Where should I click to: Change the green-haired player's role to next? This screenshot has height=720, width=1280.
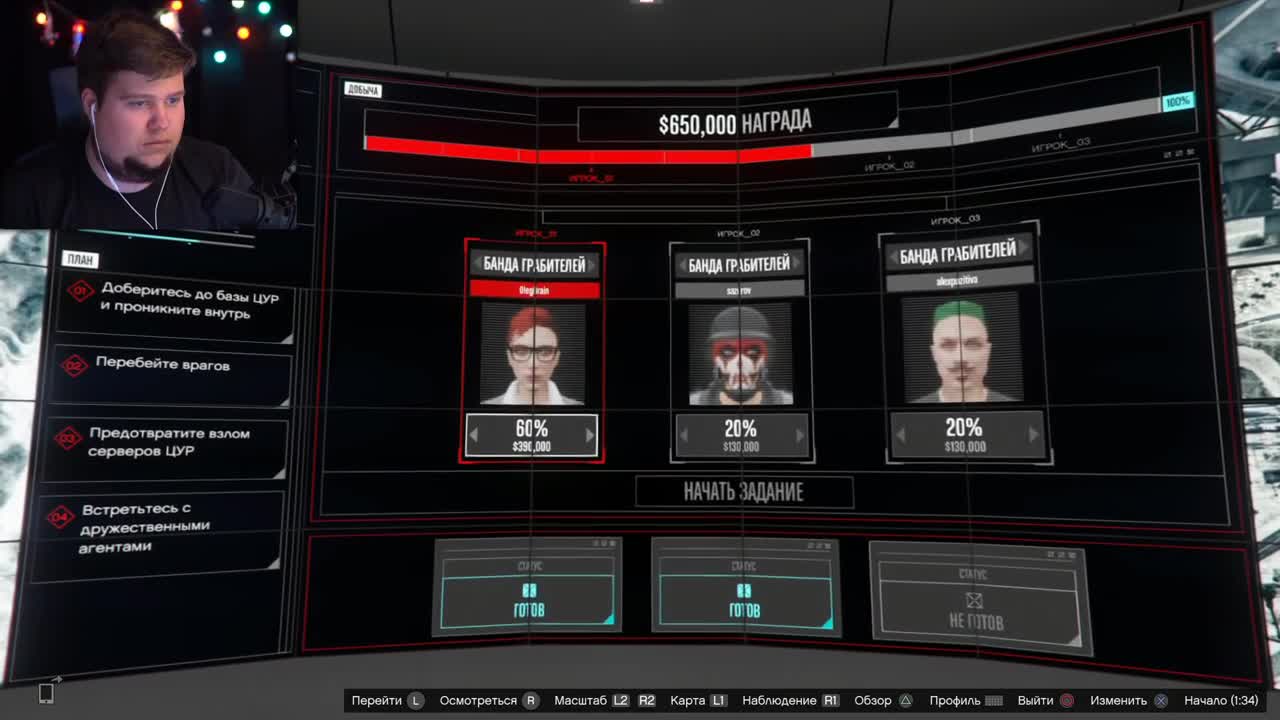pyautogui.click(x=1024, y=250)
